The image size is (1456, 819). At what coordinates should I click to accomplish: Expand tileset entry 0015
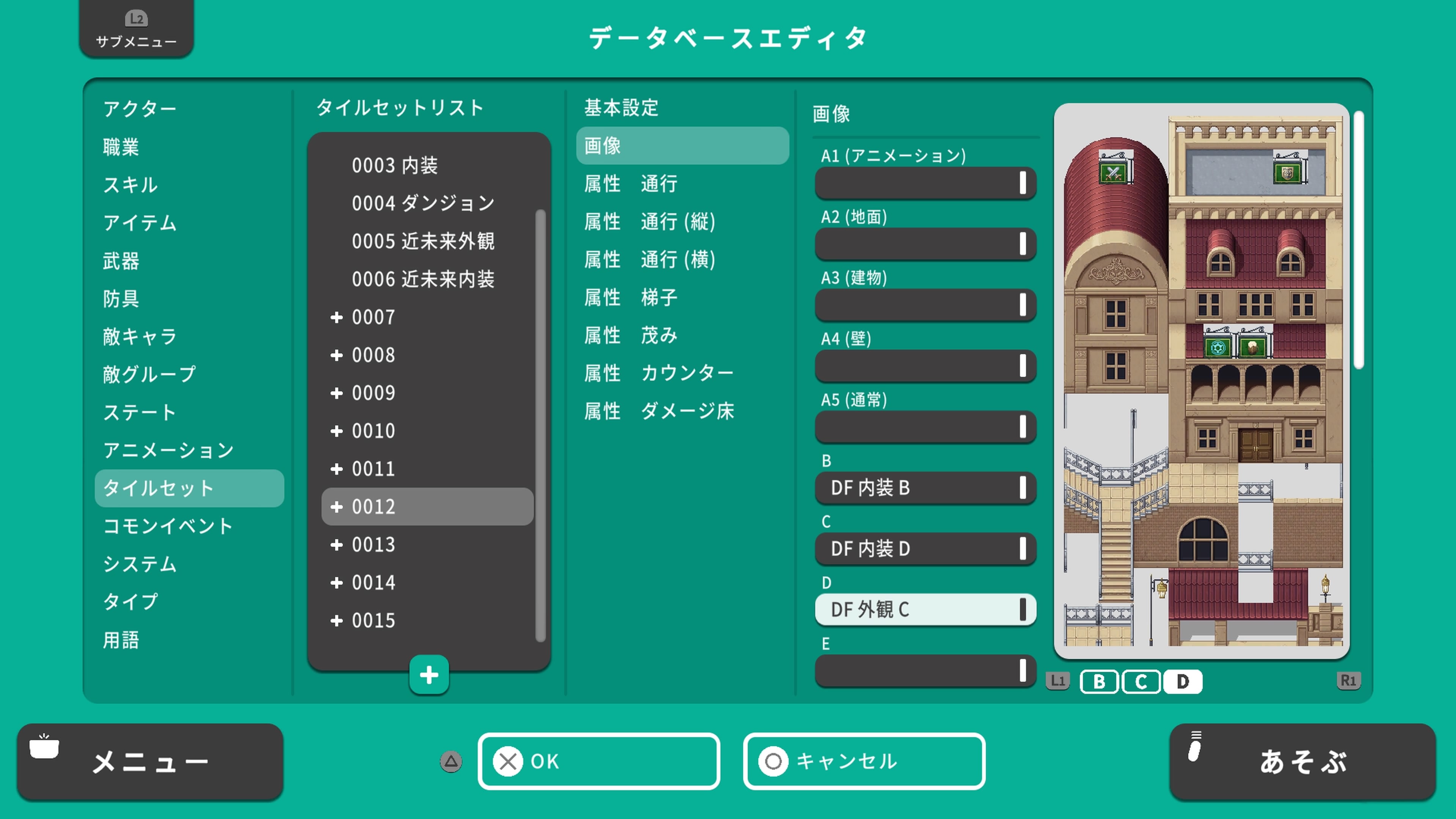point(373,620)
